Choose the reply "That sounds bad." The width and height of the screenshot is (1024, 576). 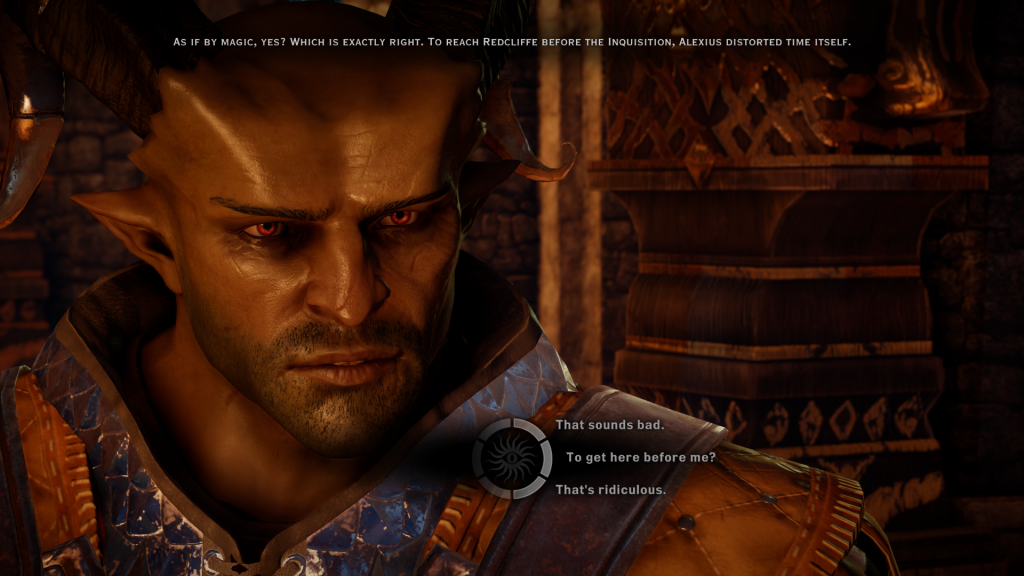610,425
